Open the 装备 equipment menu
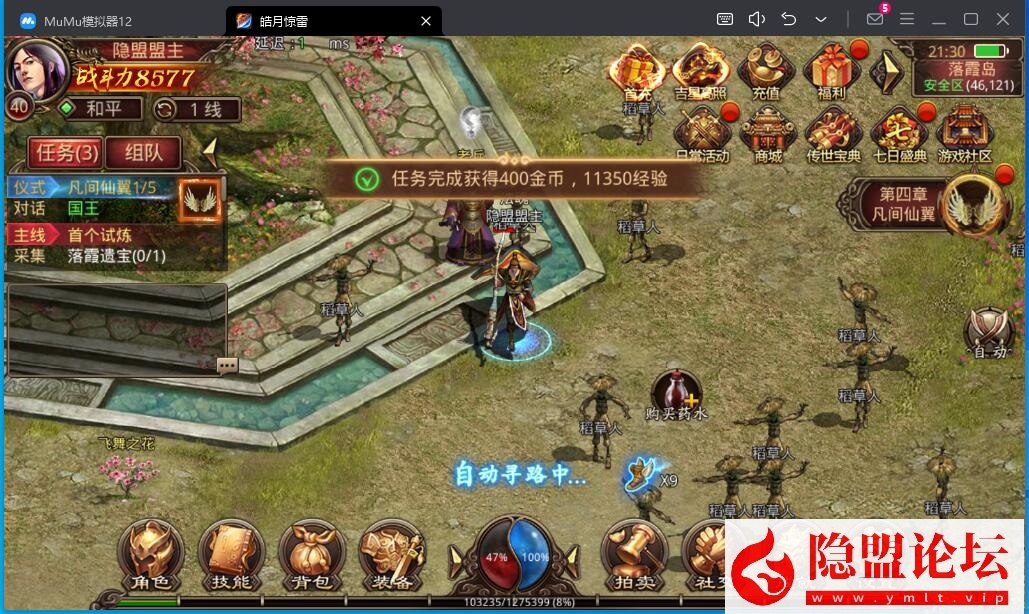 (391, 555)
